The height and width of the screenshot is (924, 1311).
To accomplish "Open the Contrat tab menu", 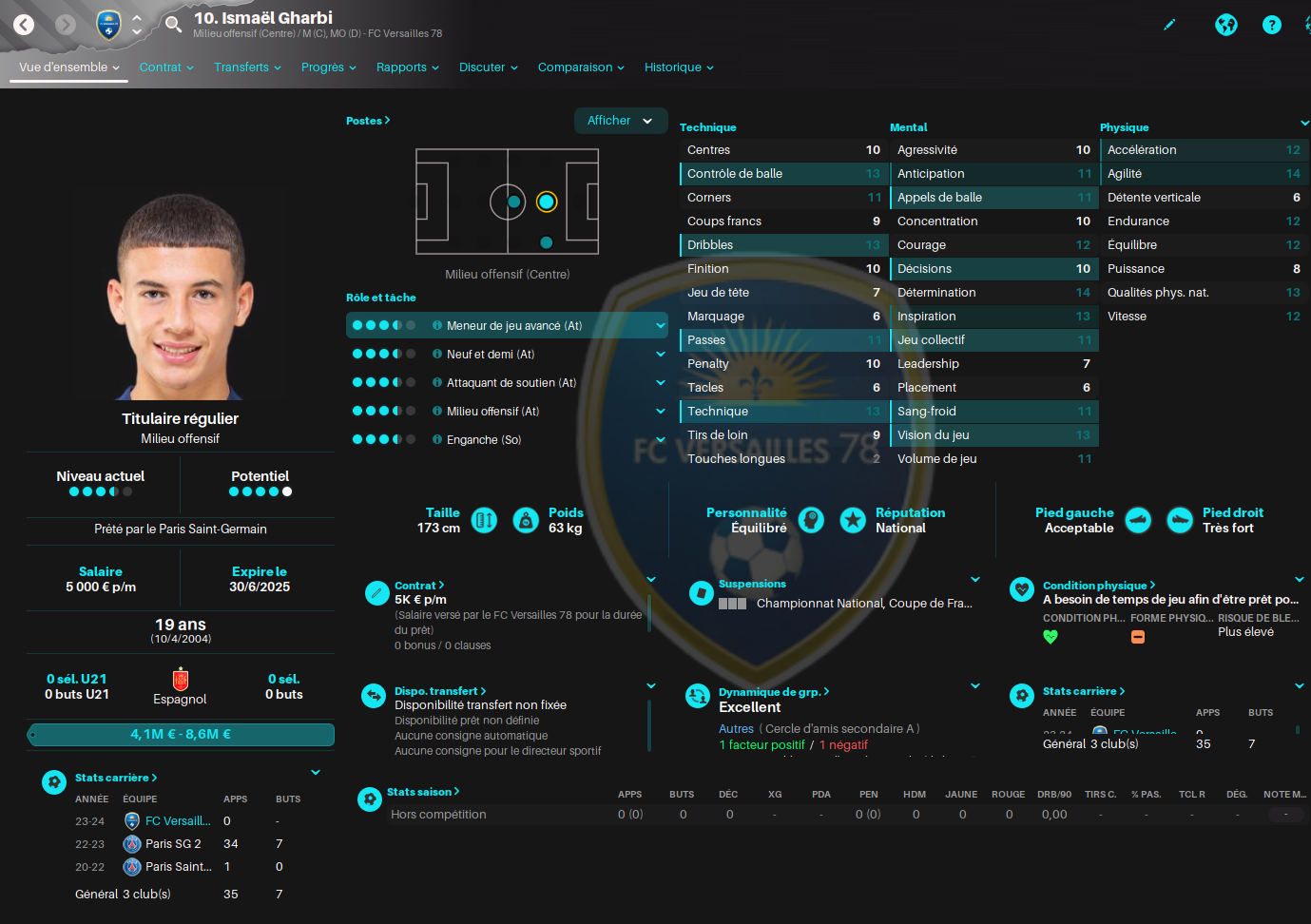I will (x=166, y=67).
